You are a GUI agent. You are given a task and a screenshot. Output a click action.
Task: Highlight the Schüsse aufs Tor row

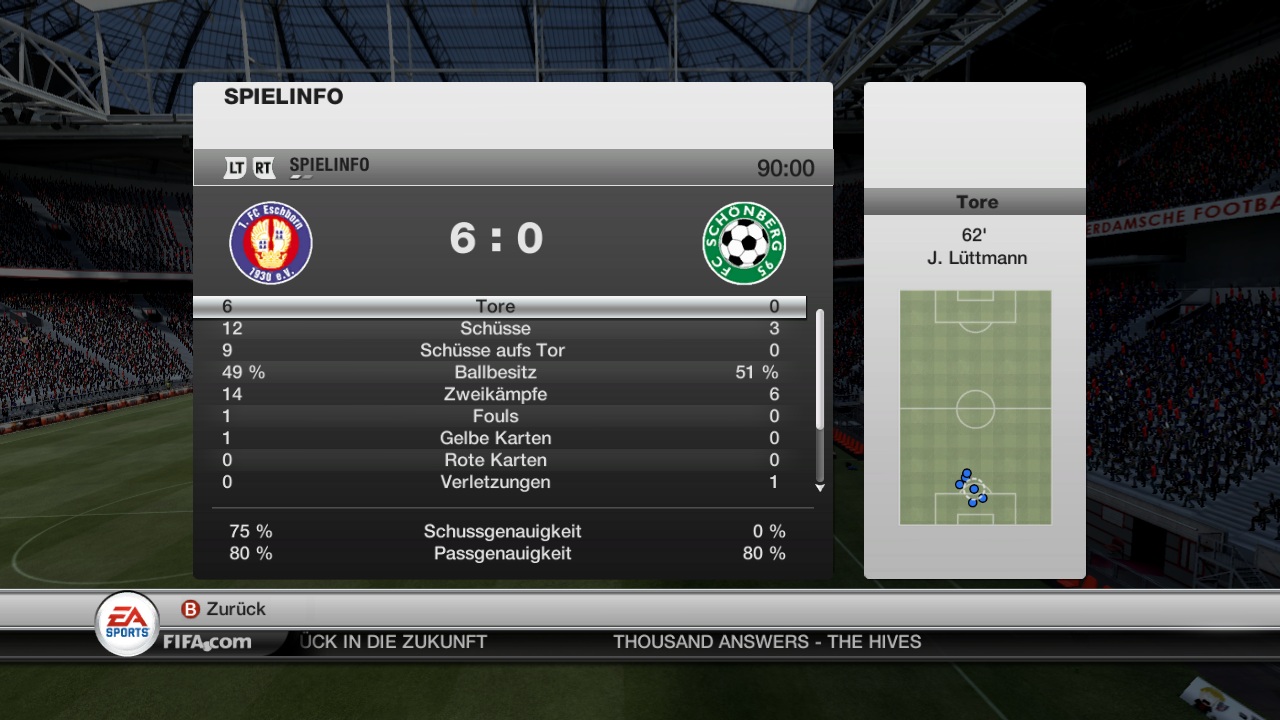tap(496, 350)
